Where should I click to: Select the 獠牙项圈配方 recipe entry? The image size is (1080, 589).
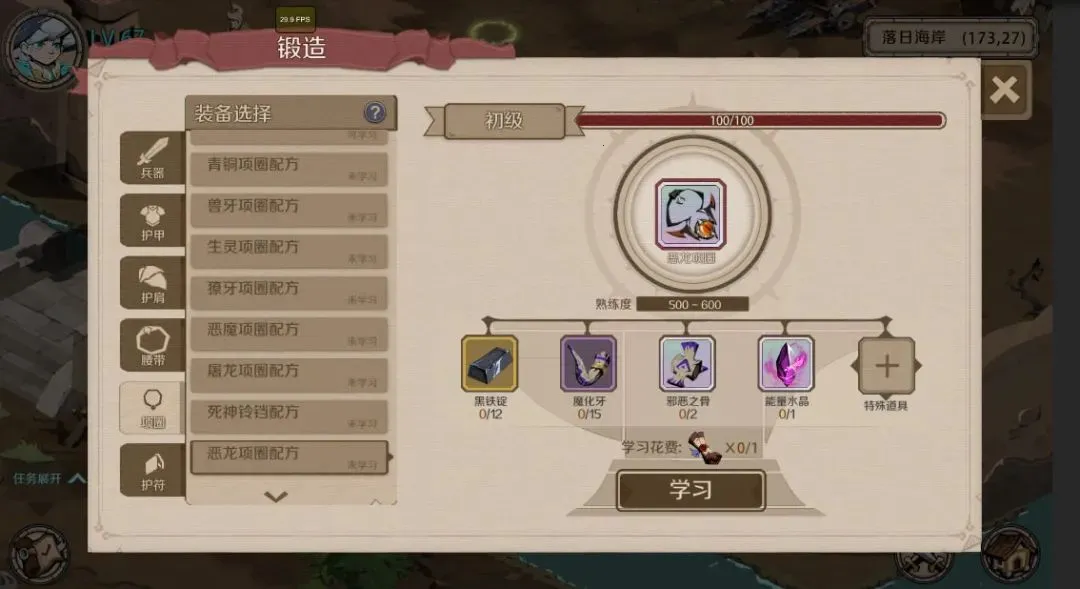(x=288, y=291)
